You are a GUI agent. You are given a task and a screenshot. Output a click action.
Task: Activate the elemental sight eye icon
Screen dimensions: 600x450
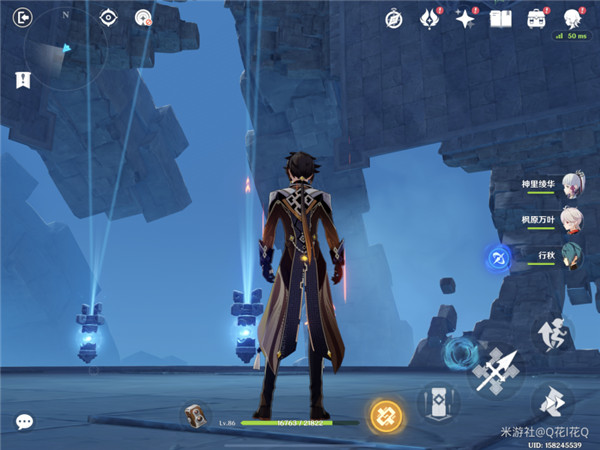(x=108, y=17)
